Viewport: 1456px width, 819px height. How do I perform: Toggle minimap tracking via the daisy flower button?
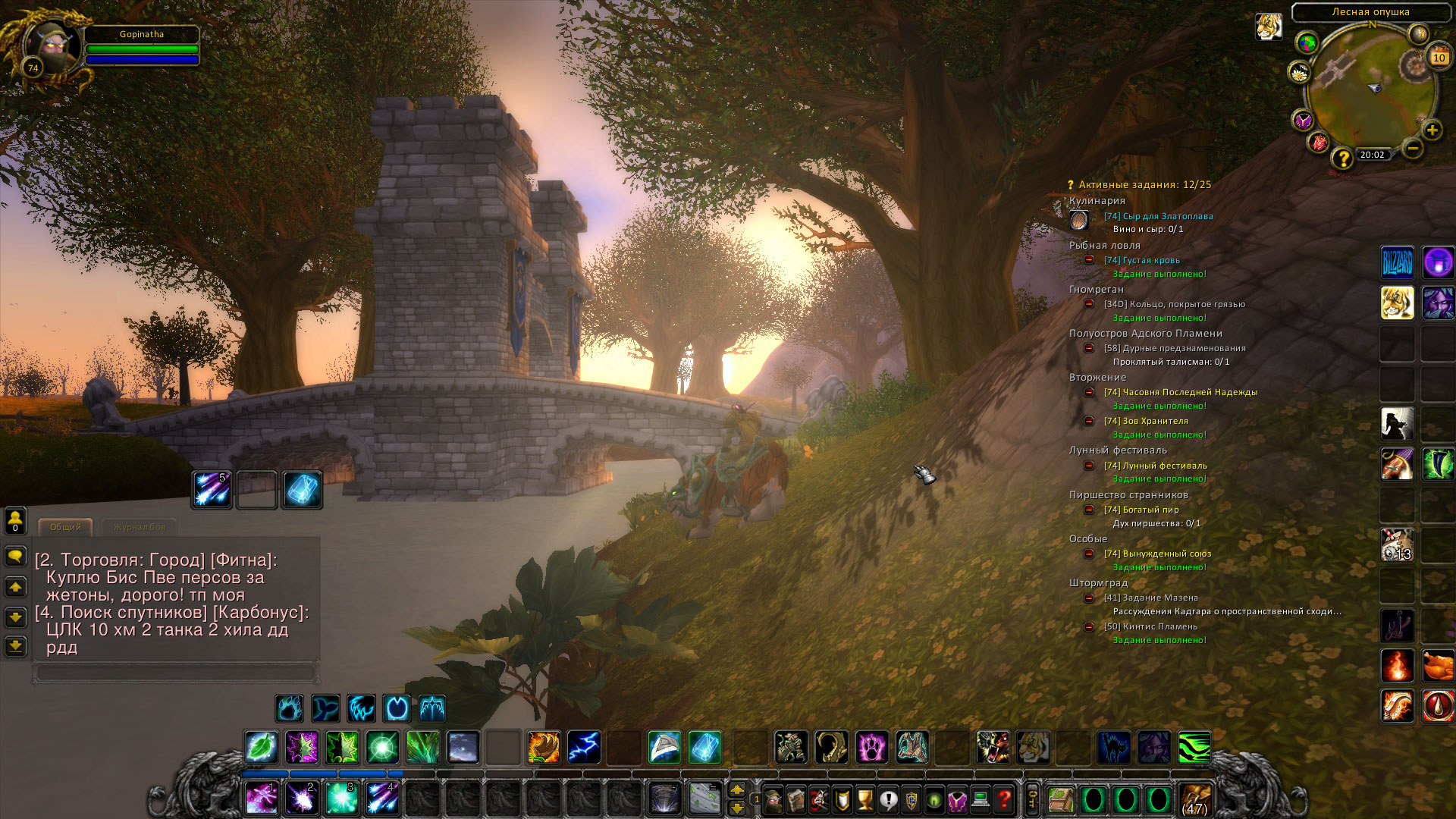(x=1299, y=74)
